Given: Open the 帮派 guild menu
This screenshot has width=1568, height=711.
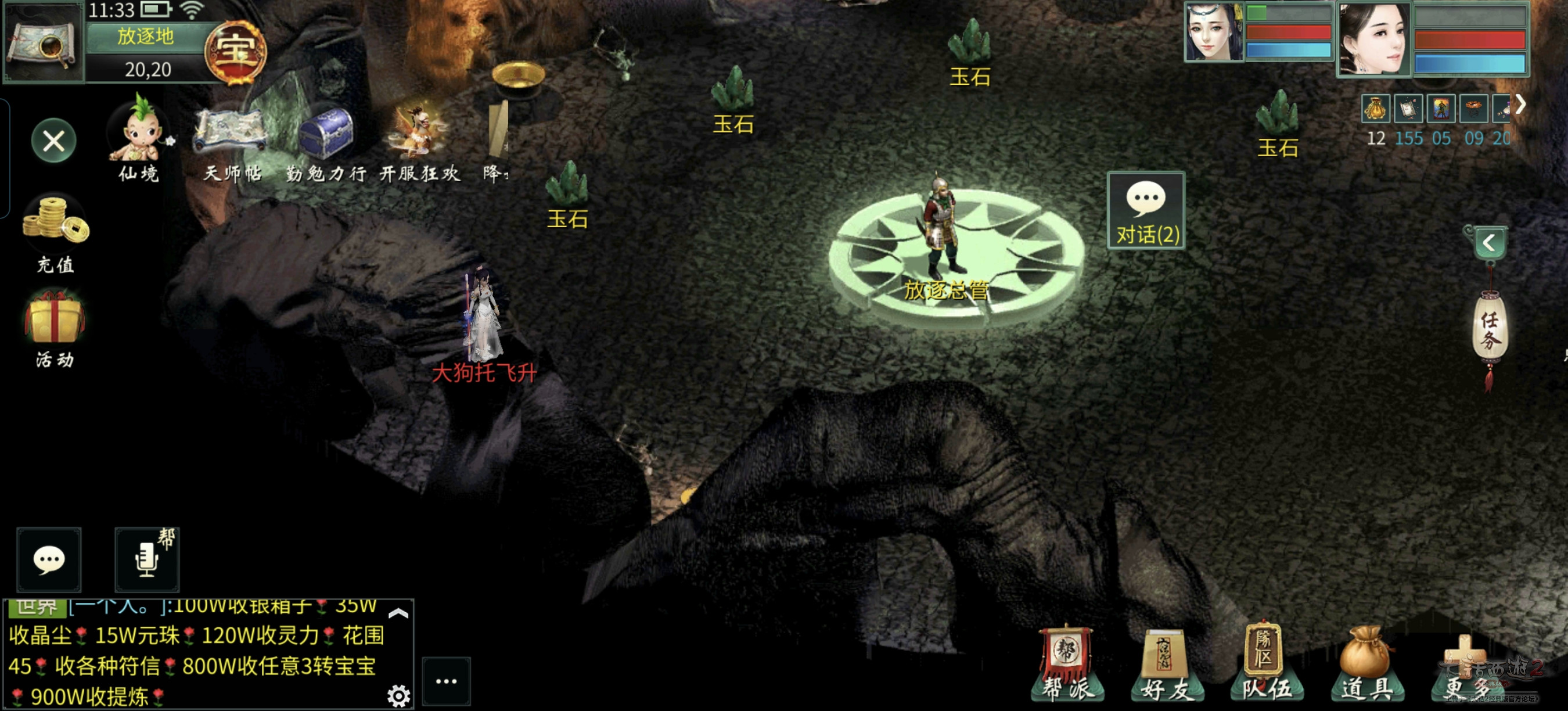Looking at the screenshot, I should click(1067, 665).
